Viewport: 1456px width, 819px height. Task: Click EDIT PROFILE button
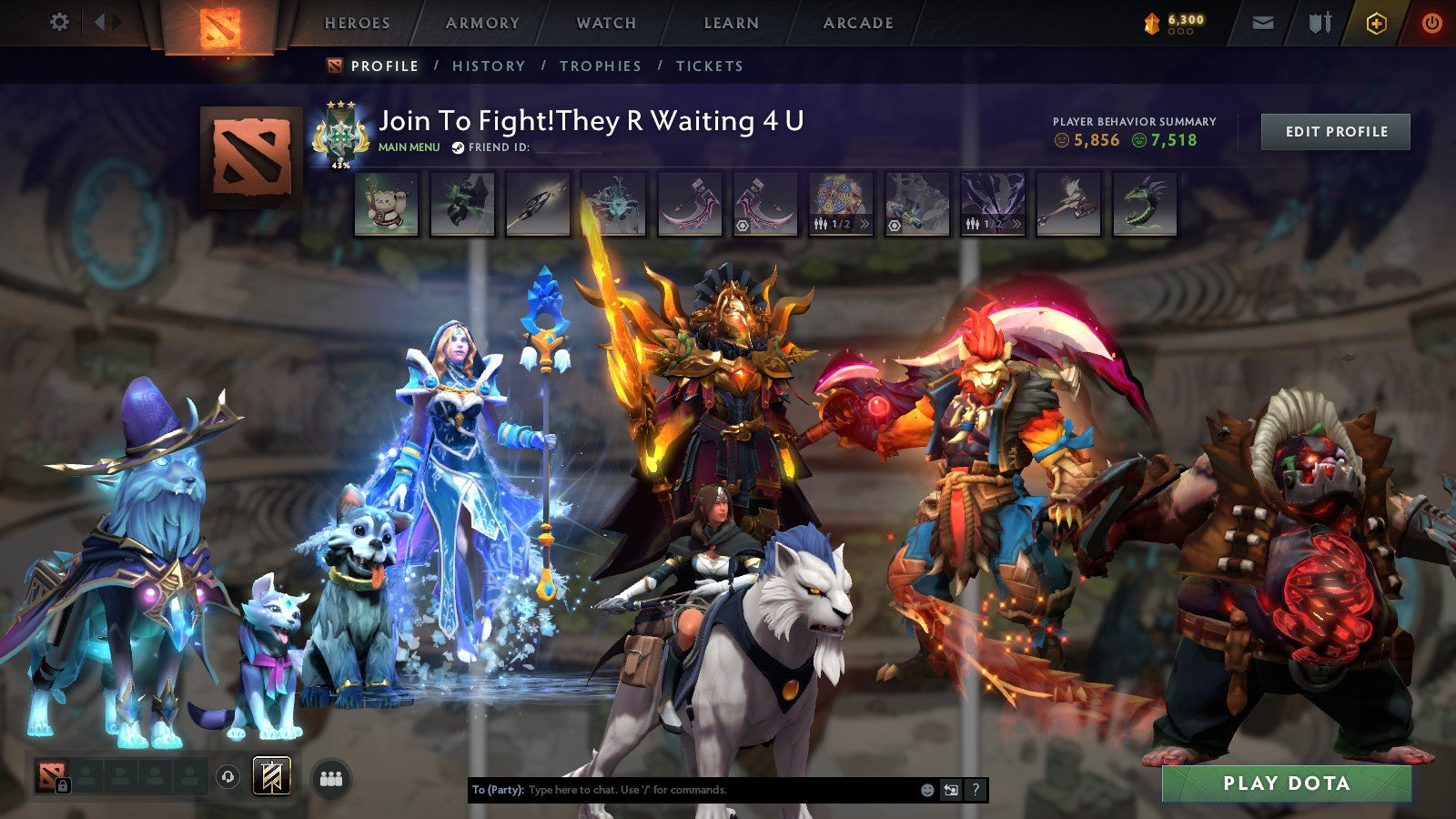[x=1334, y=131]
